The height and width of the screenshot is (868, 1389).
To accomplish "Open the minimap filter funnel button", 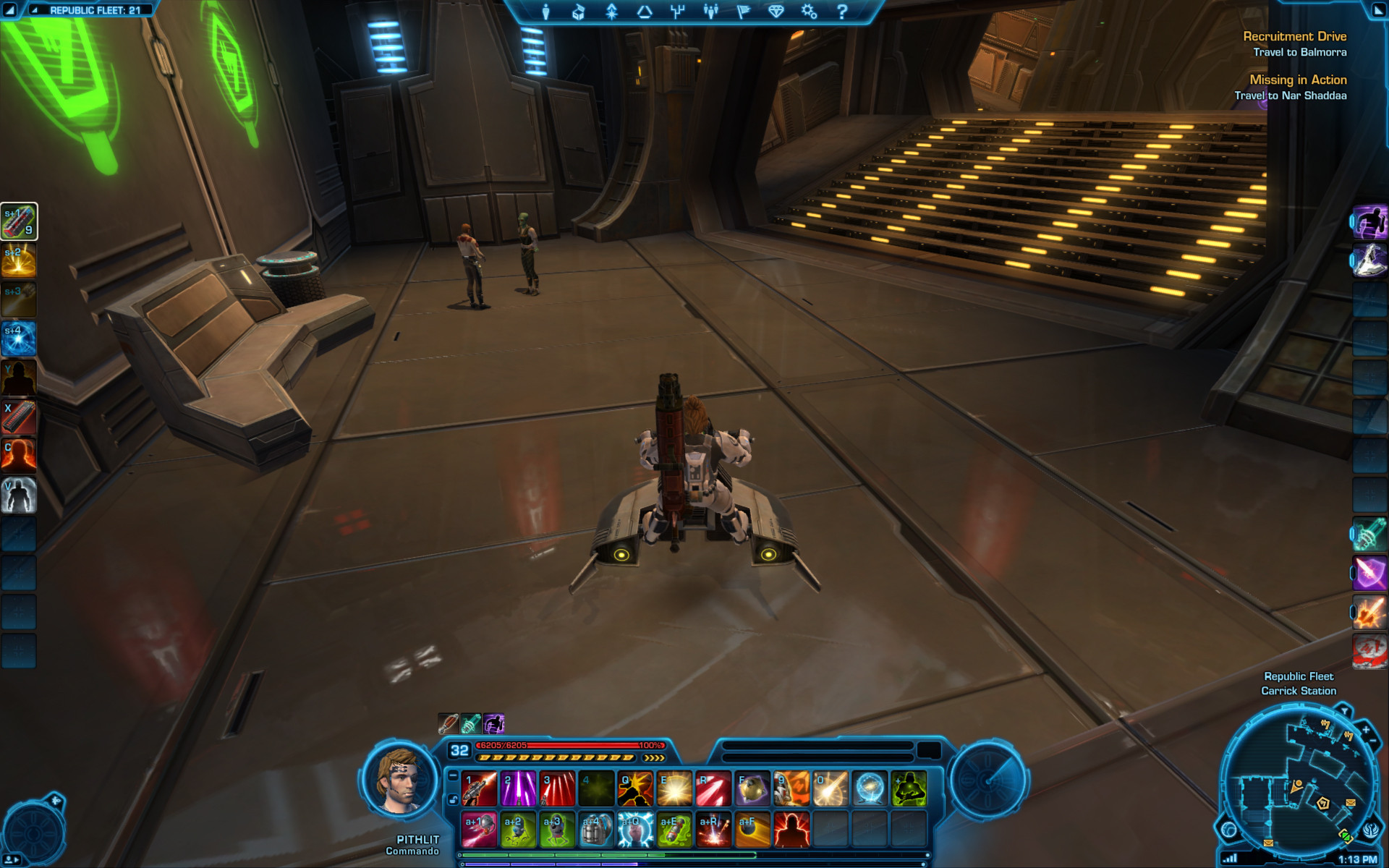I will [x=1345, y=712].
